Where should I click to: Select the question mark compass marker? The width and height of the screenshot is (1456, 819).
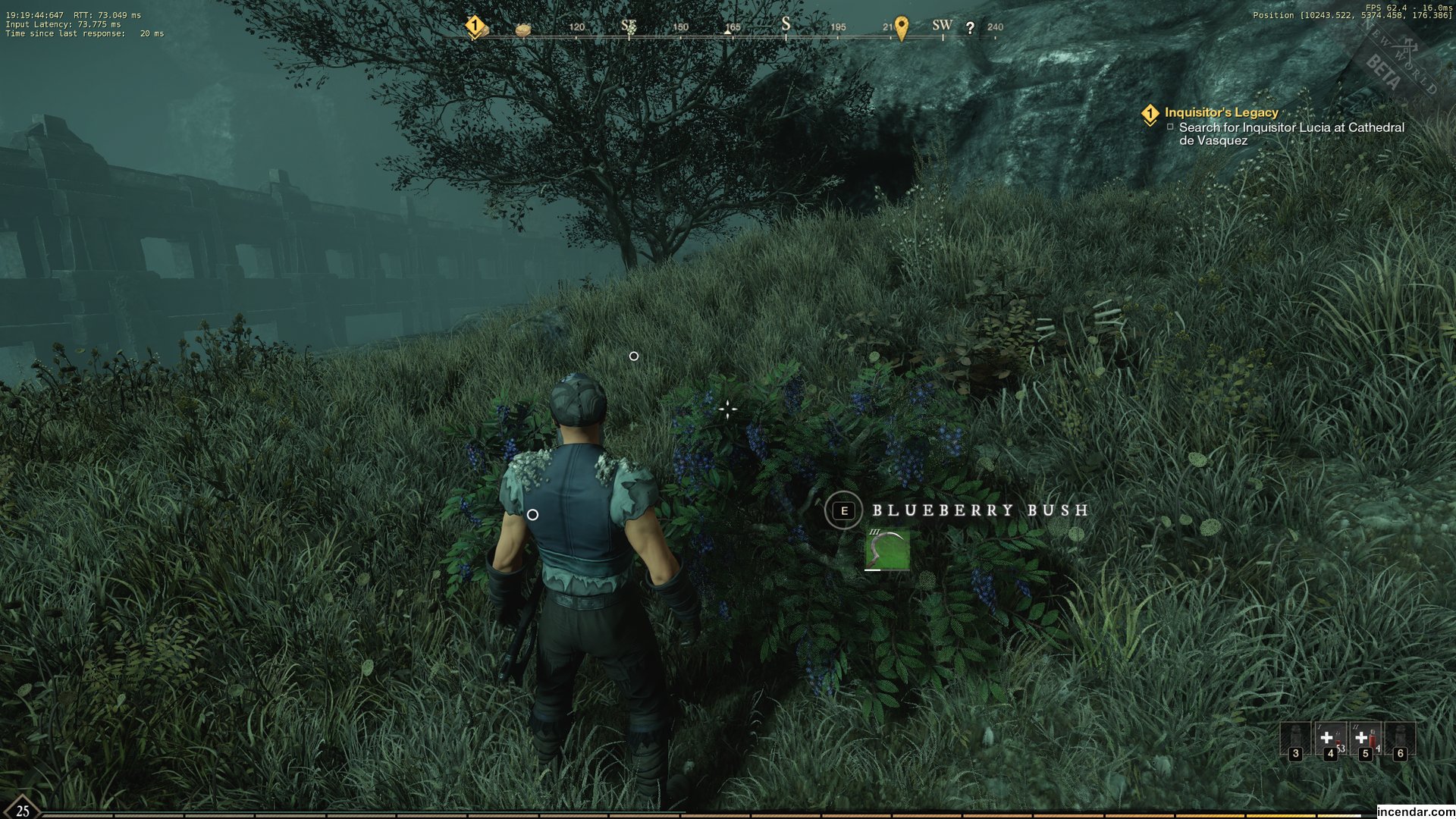(970, 28)
